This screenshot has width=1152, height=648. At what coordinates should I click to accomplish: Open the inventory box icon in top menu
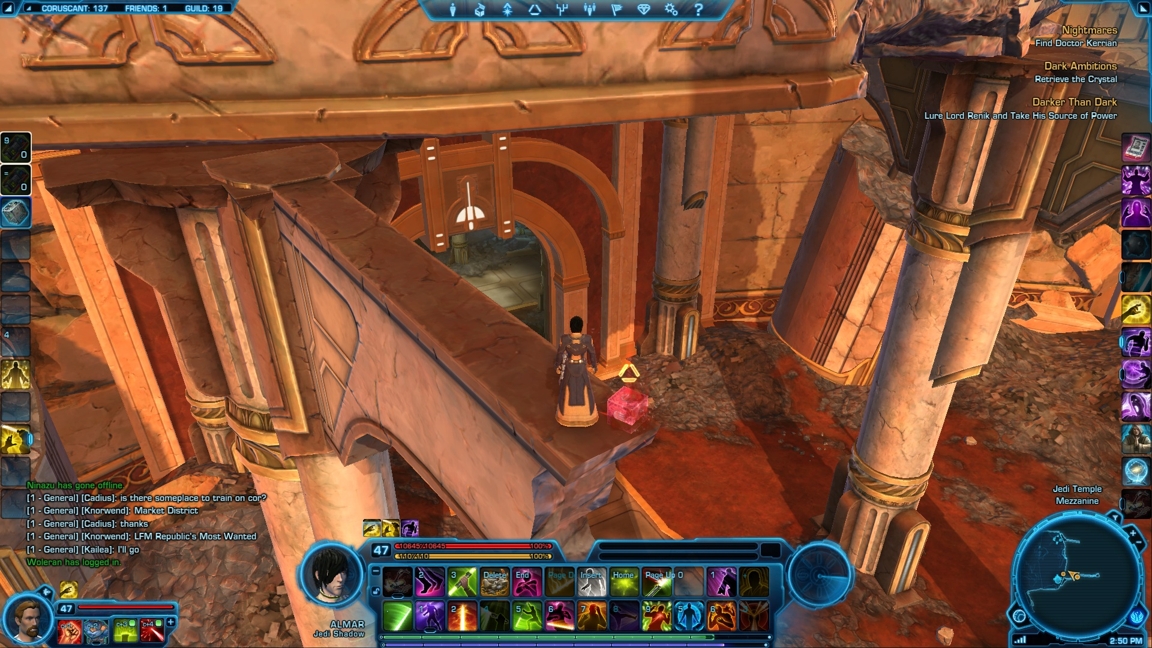pyautogui.click(x=480, y=10)
